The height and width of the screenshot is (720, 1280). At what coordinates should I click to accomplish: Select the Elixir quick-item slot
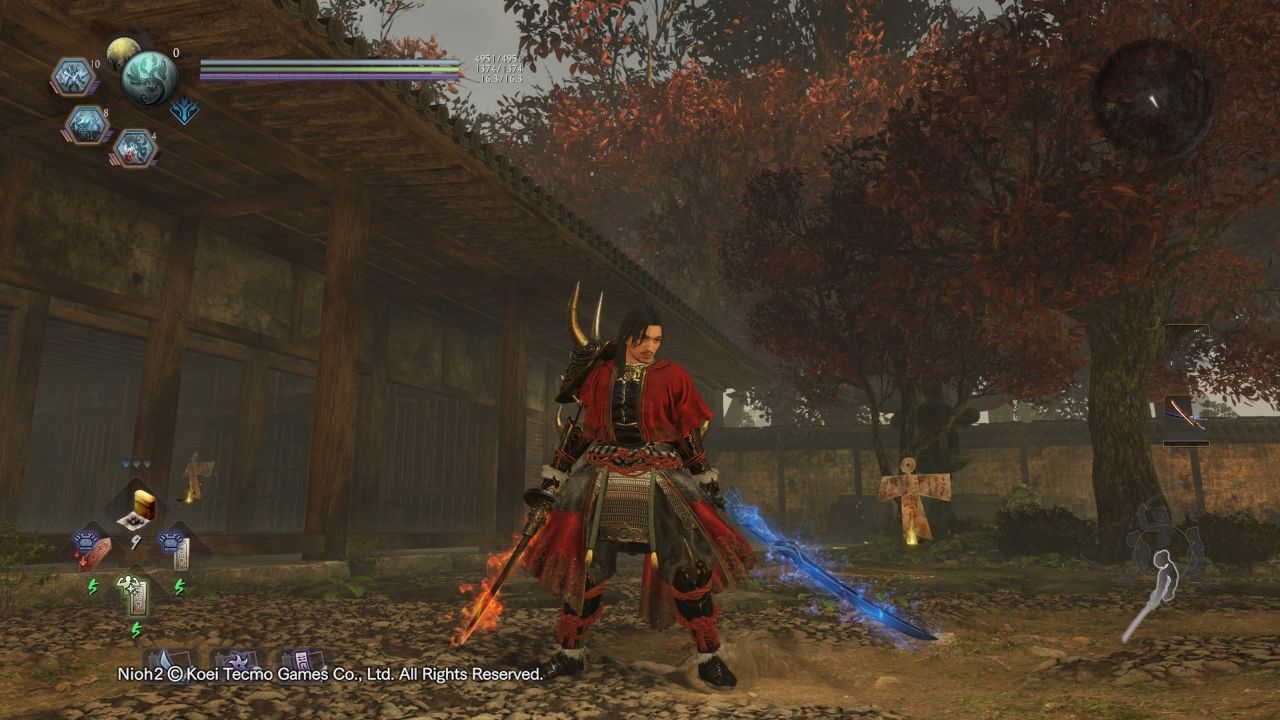pyautogui.click(x=139, y=506)
